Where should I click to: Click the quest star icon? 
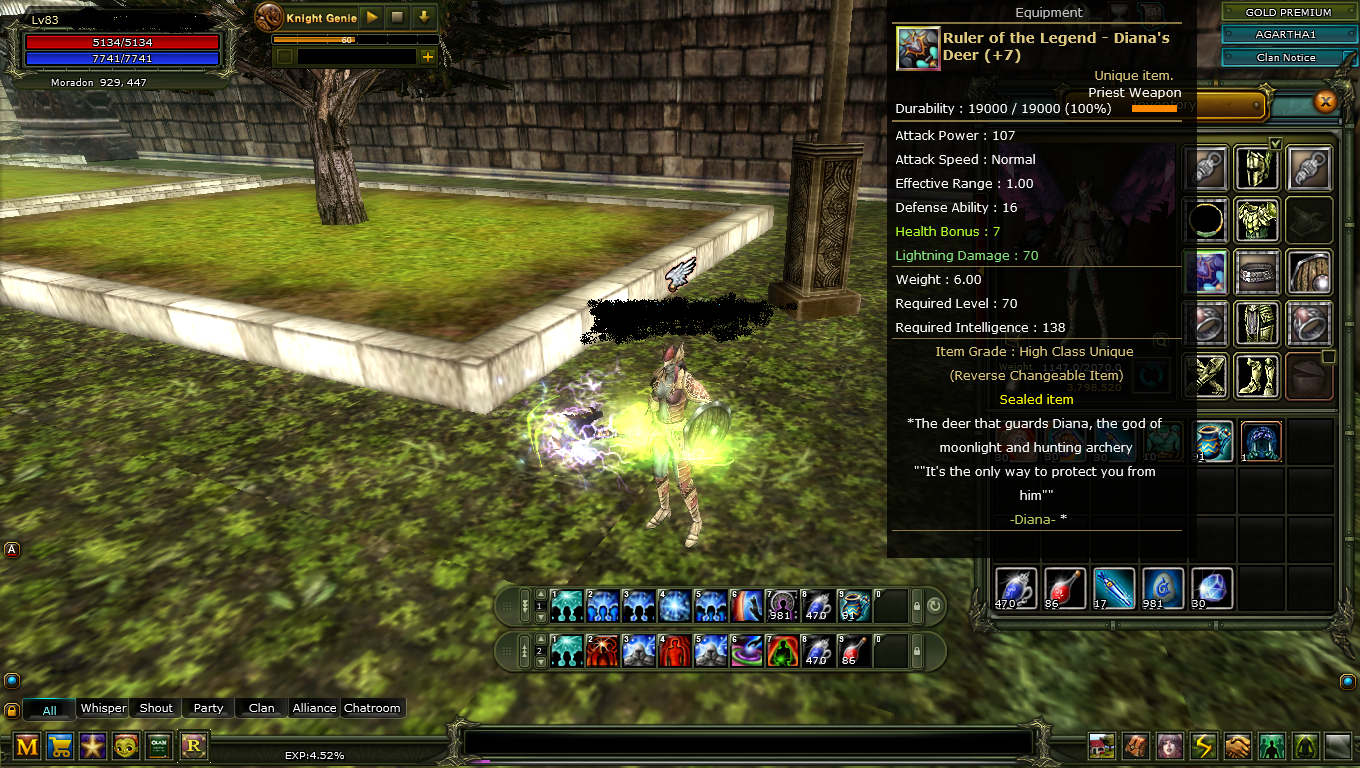click(93, 746)
